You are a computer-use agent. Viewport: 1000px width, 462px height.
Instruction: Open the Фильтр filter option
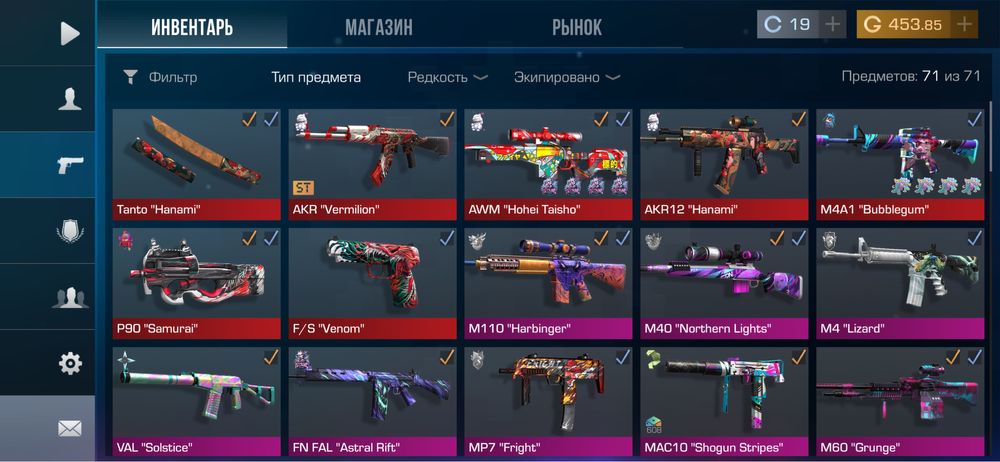pos(160,77)
